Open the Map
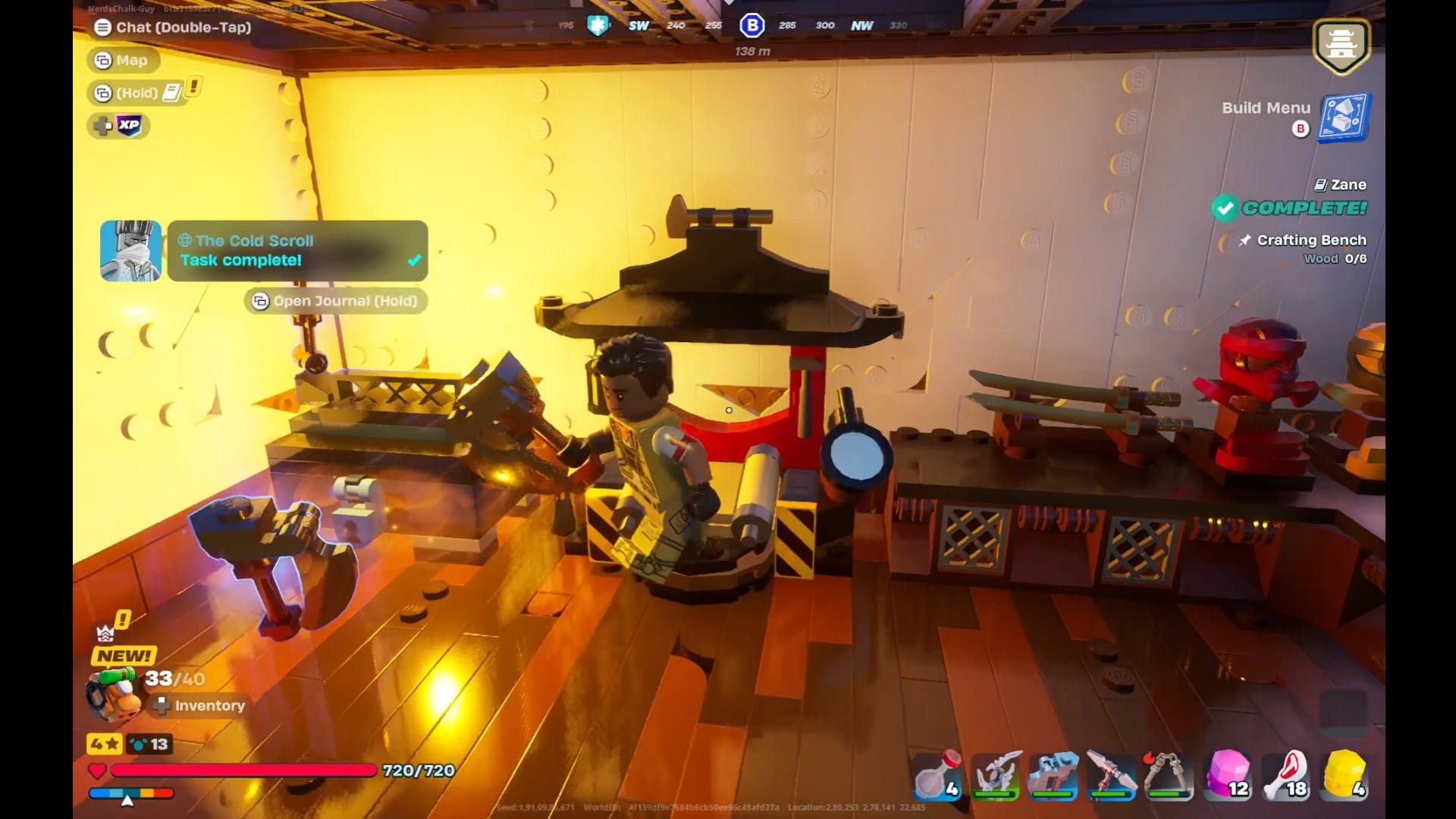The width and height of the screenshot is (1456, 819). pyautogui.click(x=124, y=60)
